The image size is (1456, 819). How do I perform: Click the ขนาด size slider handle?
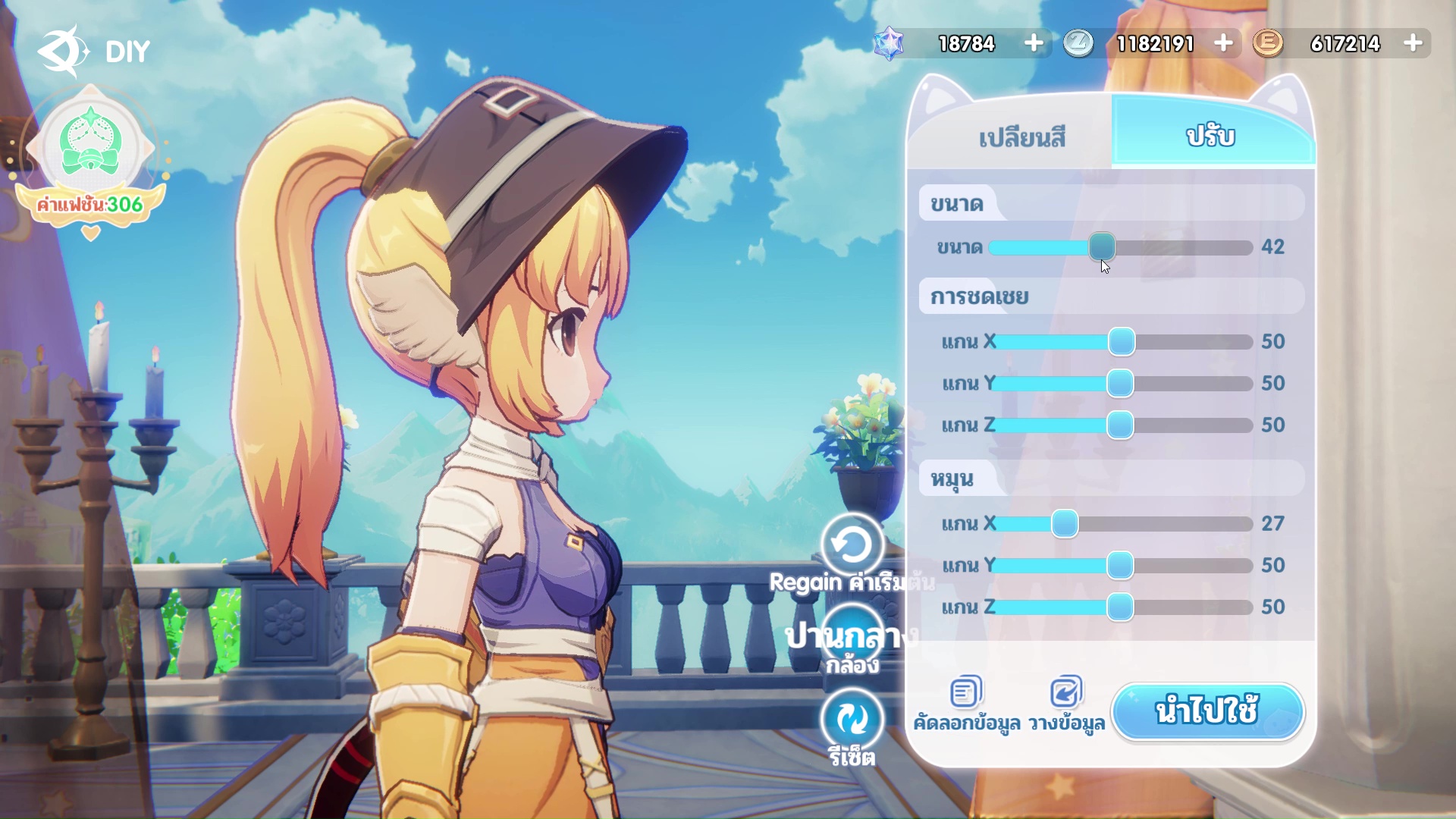pos(1102,246)
